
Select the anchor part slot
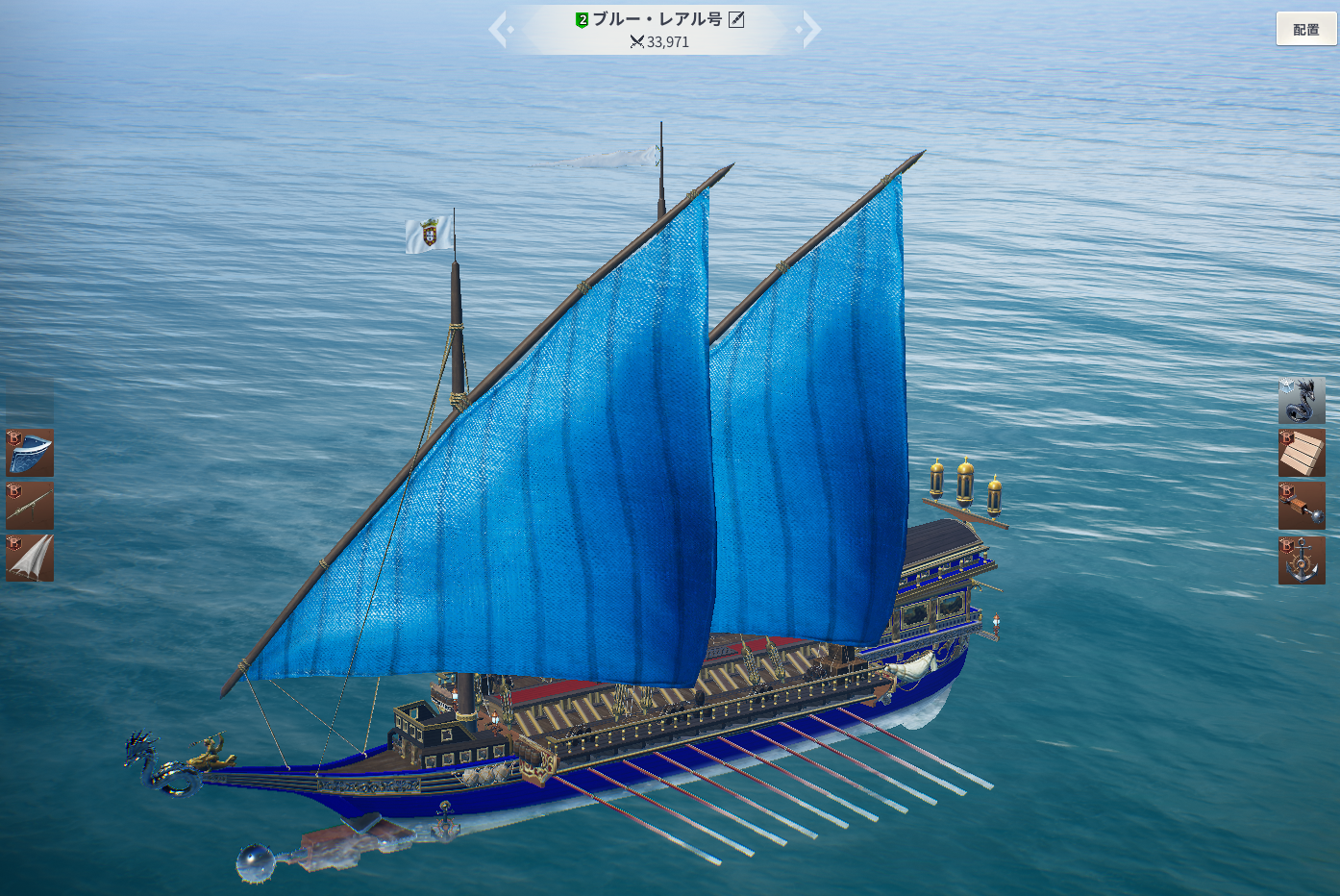(x=1302, y=560)
